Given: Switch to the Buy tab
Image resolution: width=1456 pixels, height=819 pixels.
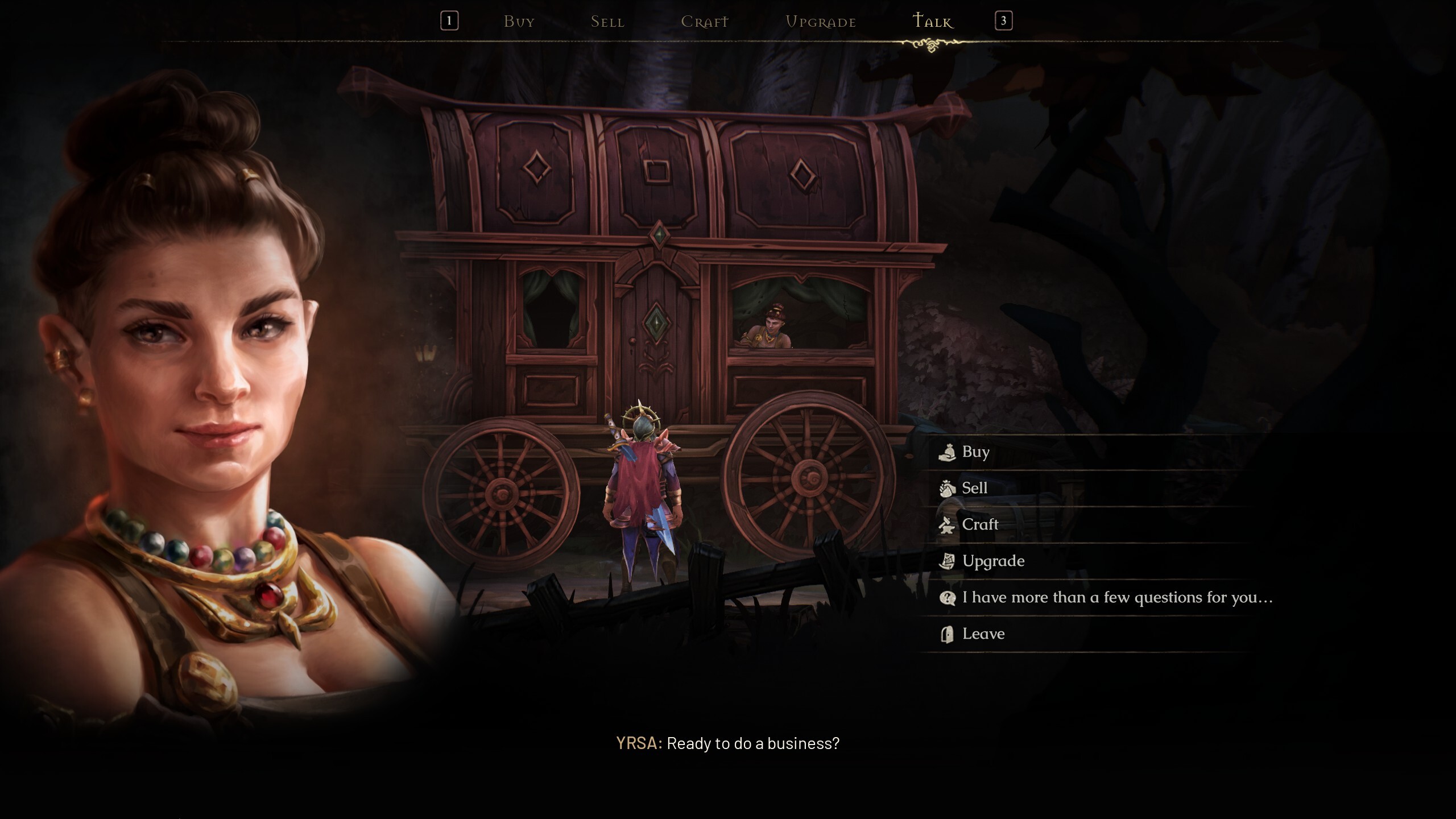Looking at the screenshot, I should click(x=519, y=22).
